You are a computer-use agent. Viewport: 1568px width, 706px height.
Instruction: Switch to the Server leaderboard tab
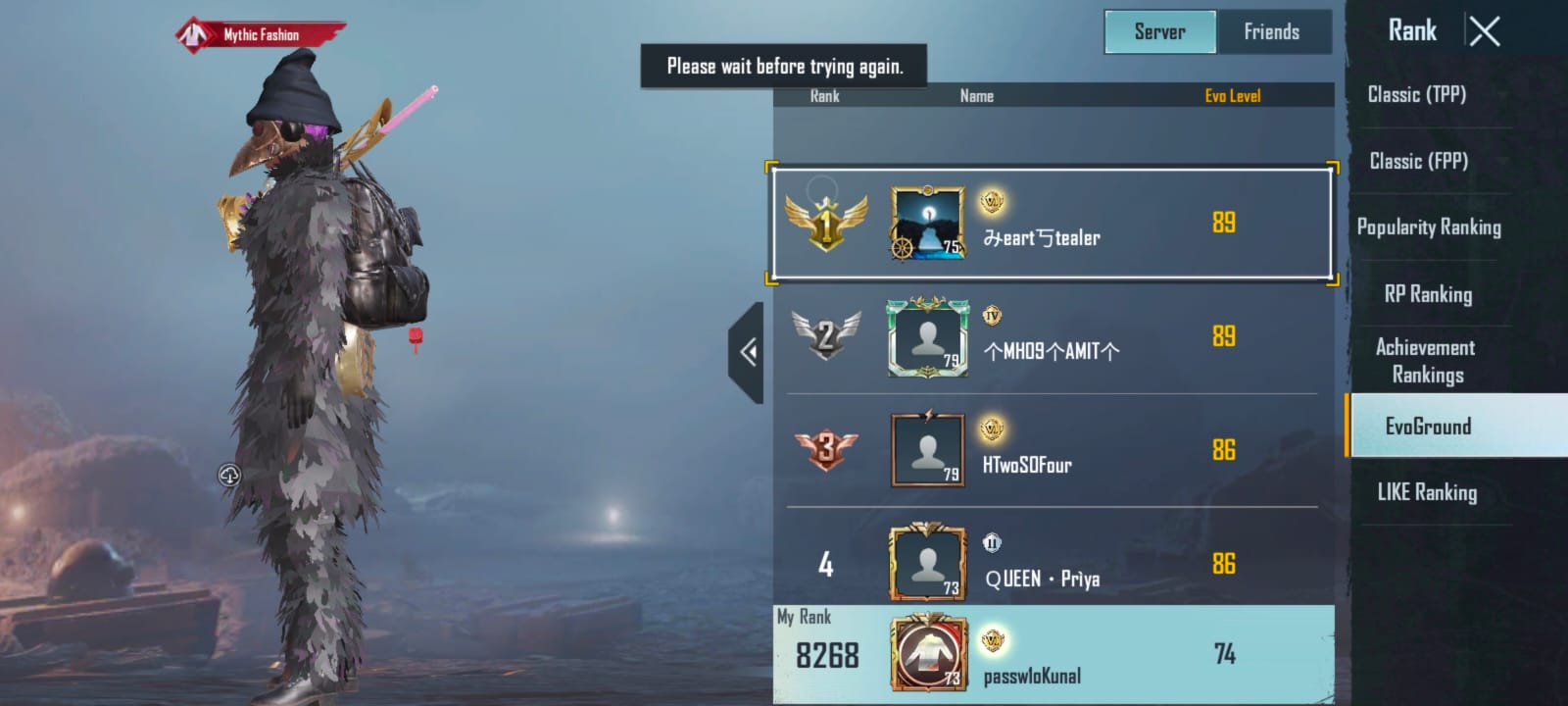1160,32
